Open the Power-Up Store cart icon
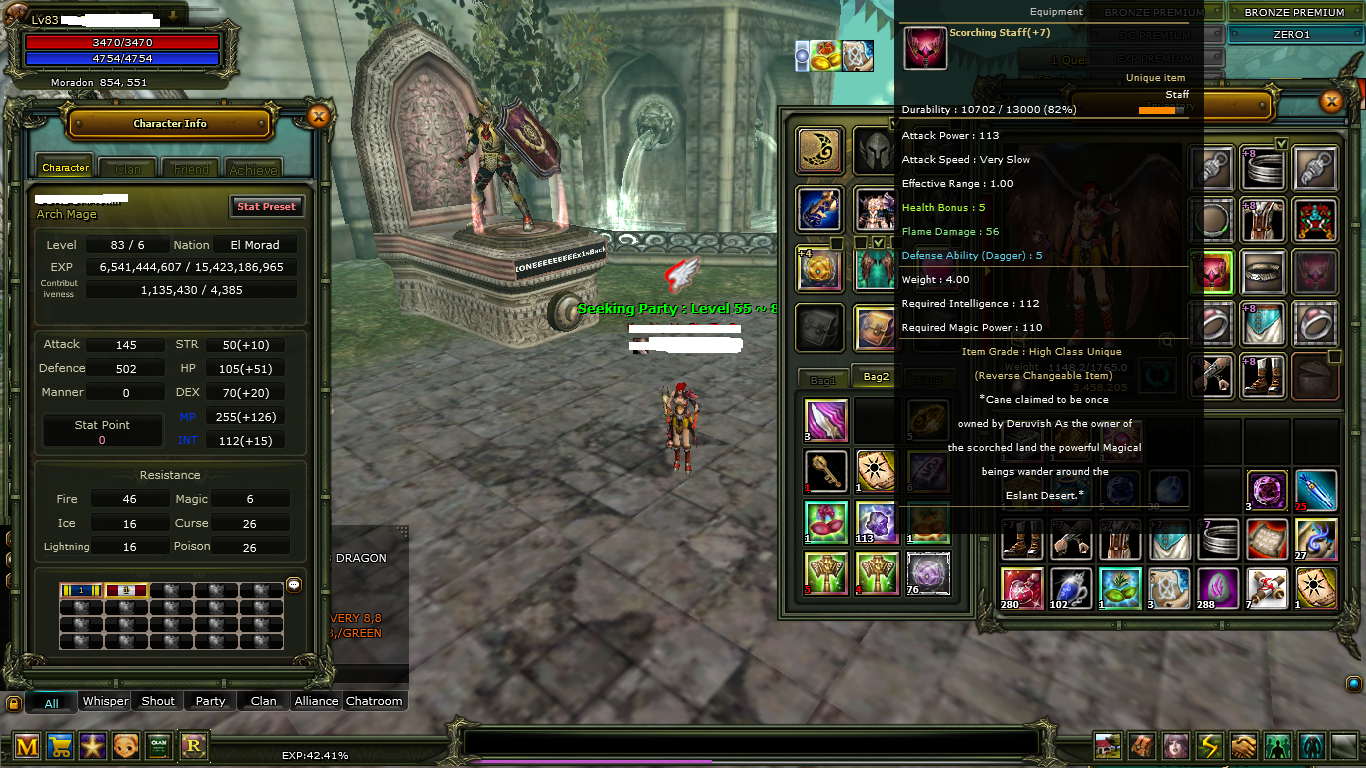Viewport: 1366px width, 768px height. 60,745
